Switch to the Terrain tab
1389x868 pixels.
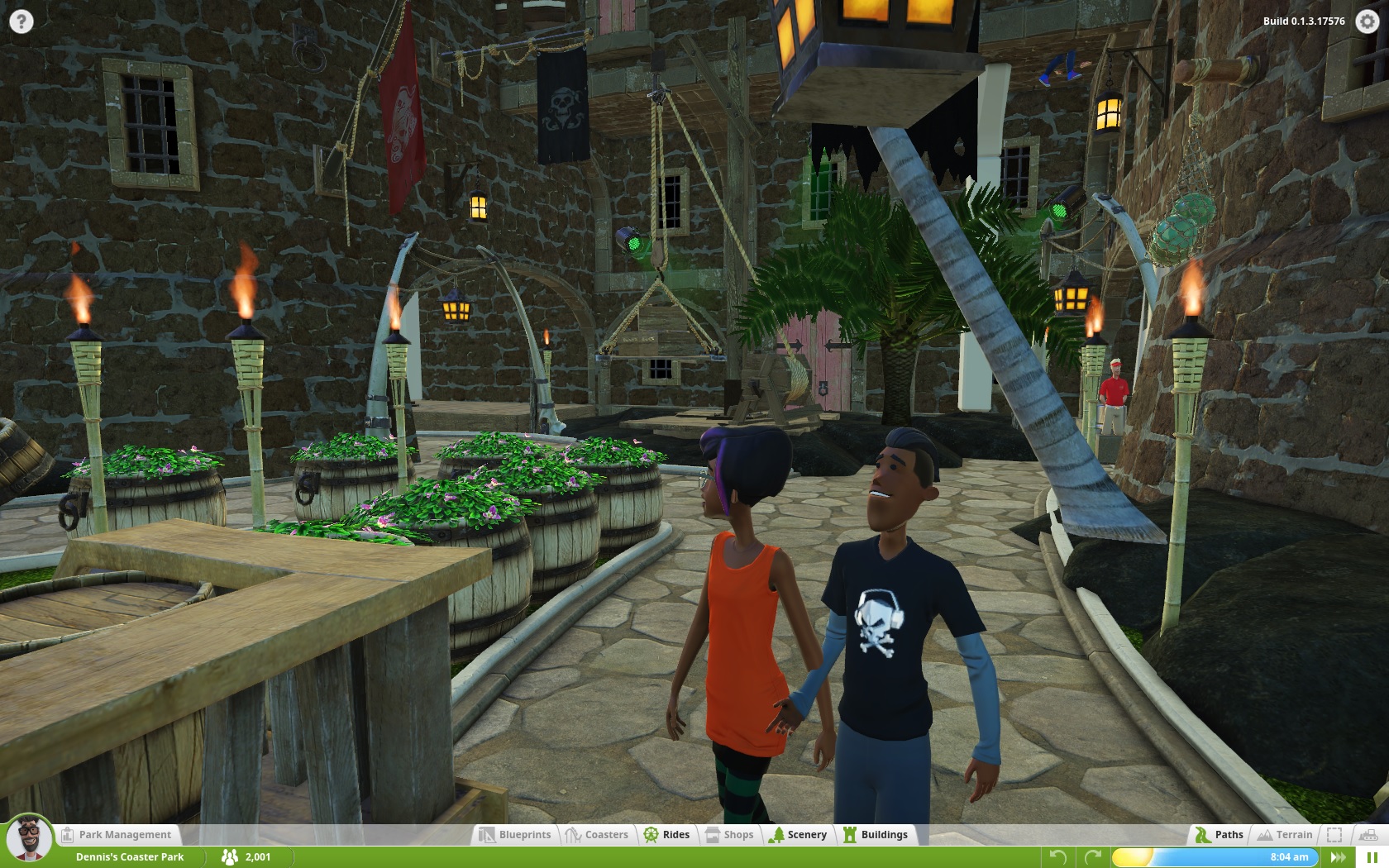(x=1285, y=835)
